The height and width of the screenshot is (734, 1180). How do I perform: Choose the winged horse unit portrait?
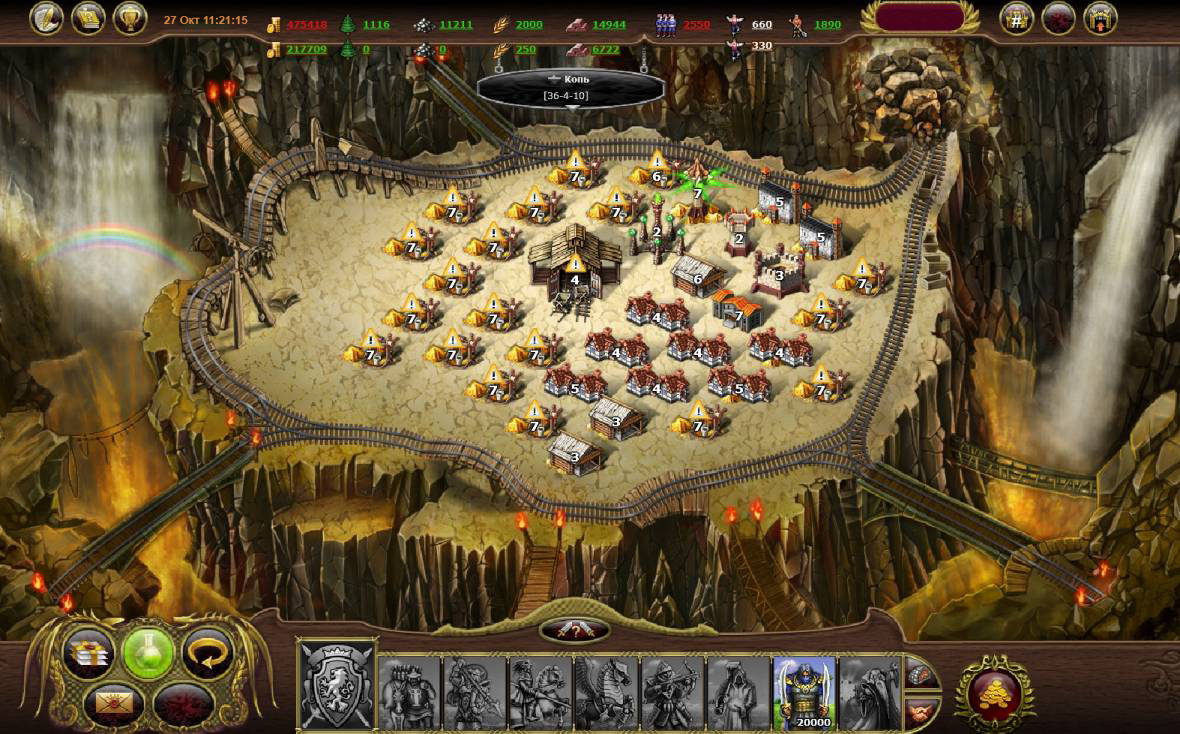tap(606, 691)
